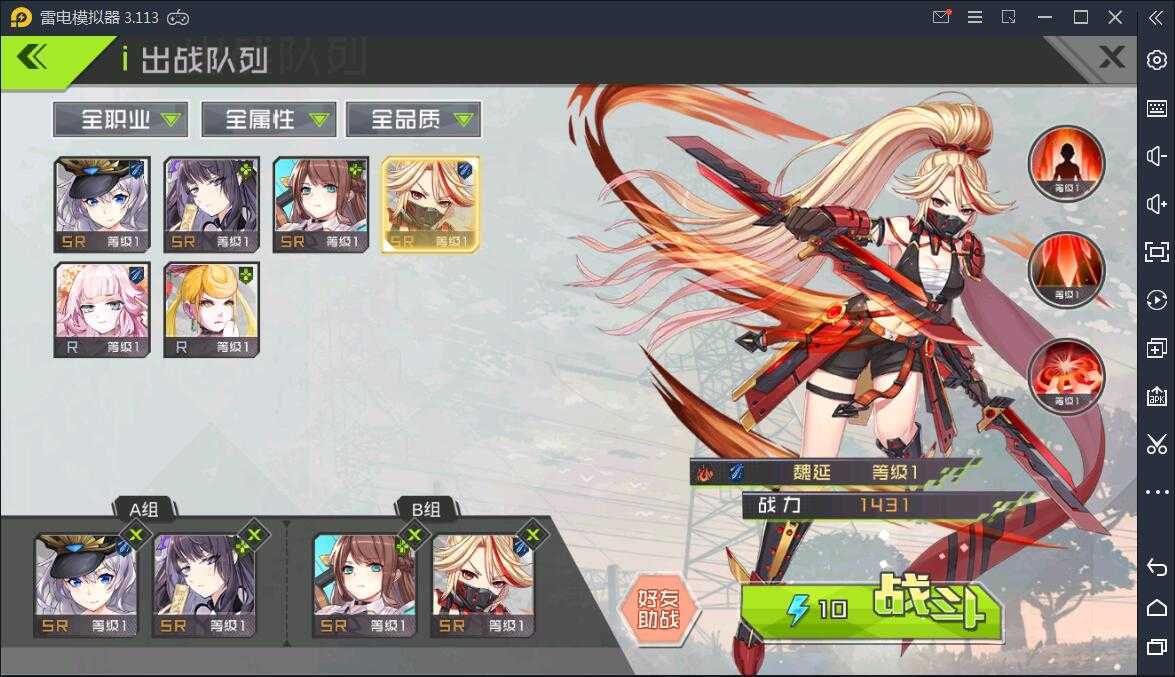Viewport: 1175px width, 677px height.
Task: Select the highlighted masked 魏延 card in roster
Action: click(430, 204)
